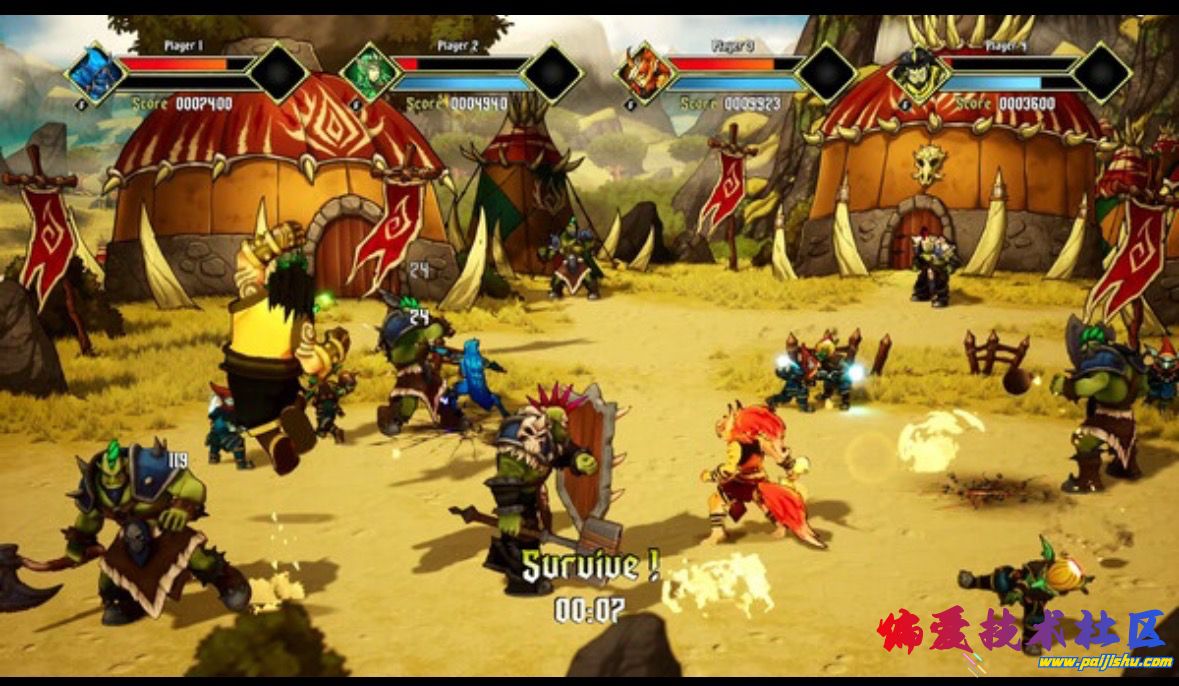
Task: Click Player 1's empty black diamond slot
Action: (278, 72)
